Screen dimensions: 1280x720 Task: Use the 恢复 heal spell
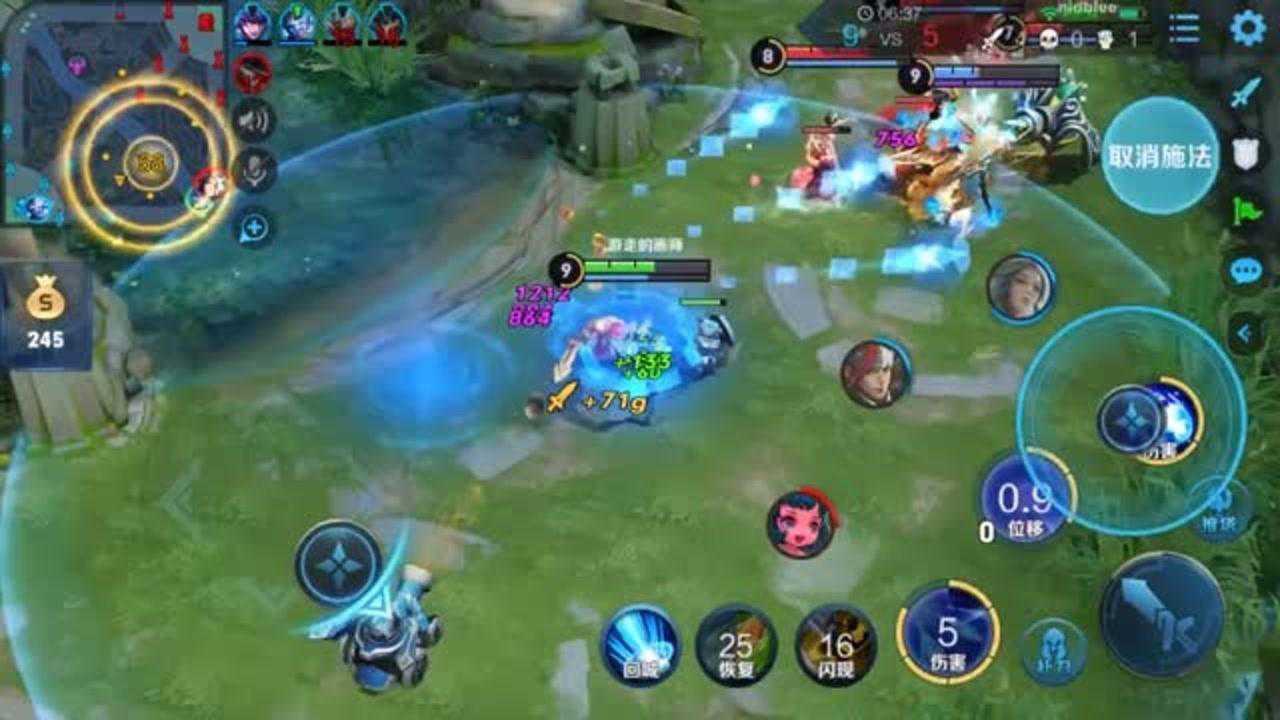point(736,645)
